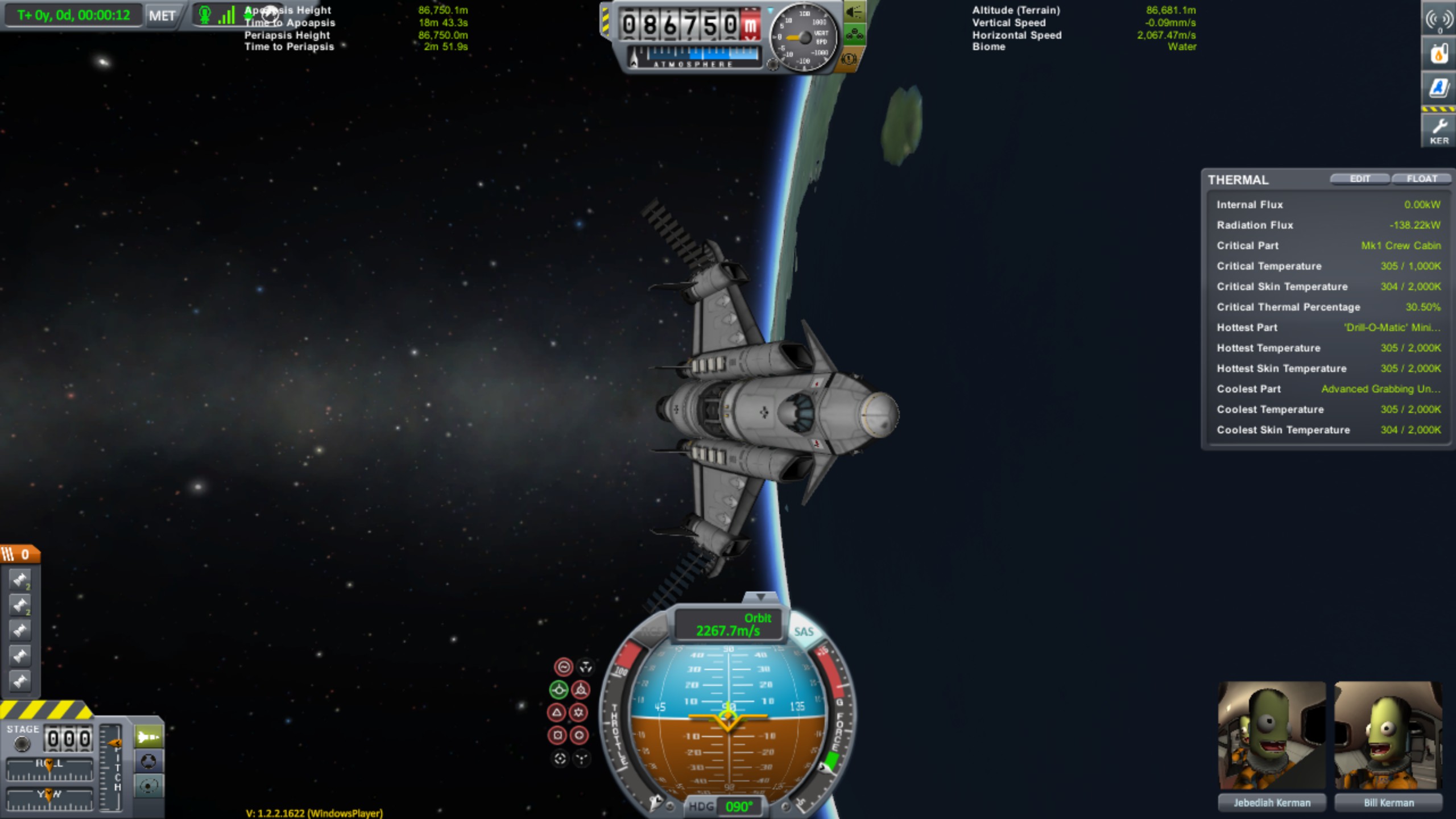Click EDIT on the Thermal panel
This screenshot has width=1456, height=819.
[x=1359, y=179]
